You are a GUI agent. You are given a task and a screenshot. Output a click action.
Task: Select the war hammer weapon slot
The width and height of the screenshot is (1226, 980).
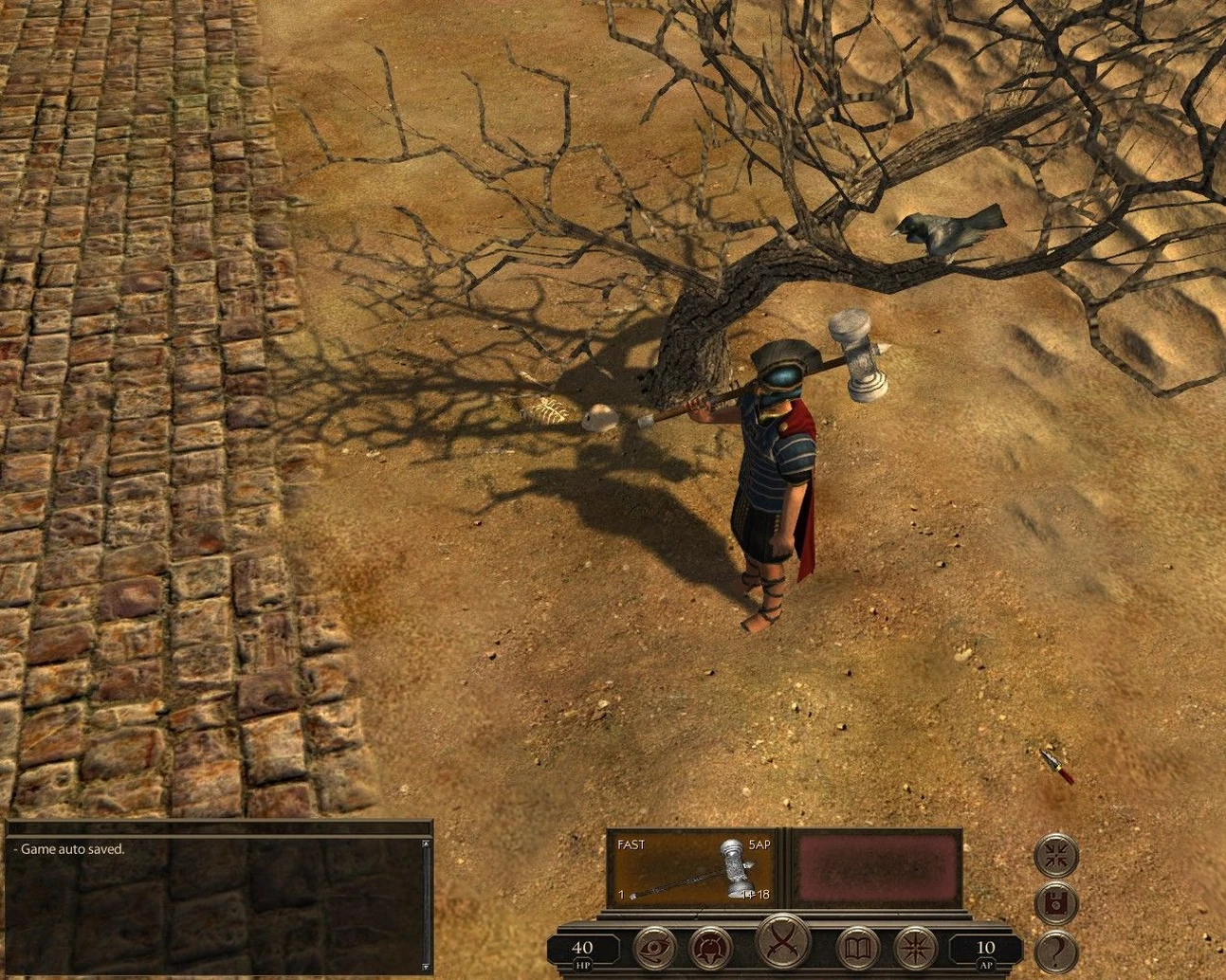(x=691, y=867)
